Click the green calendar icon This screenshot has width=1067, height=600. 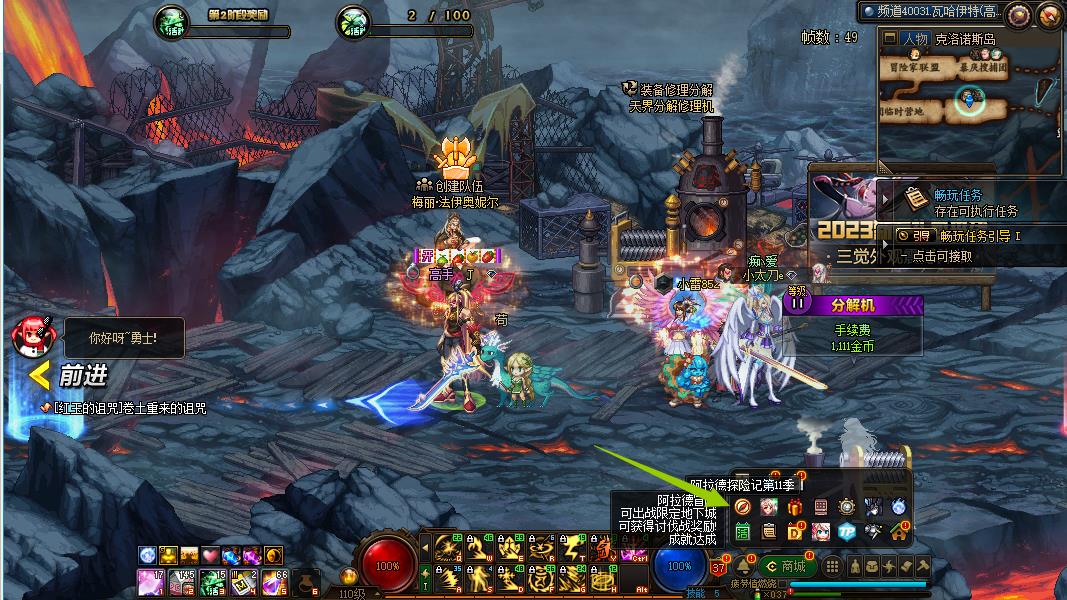tap(742, 532)
